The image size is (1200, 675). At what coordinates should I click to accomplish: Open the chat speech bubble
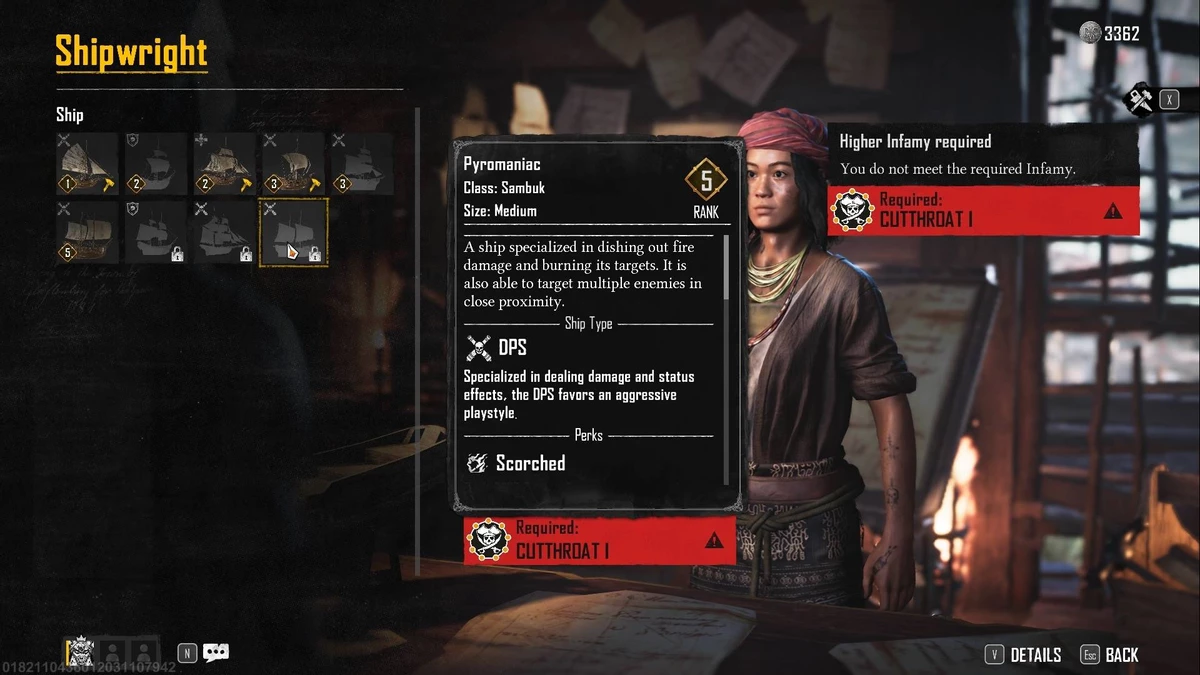[x=216, y=653]
